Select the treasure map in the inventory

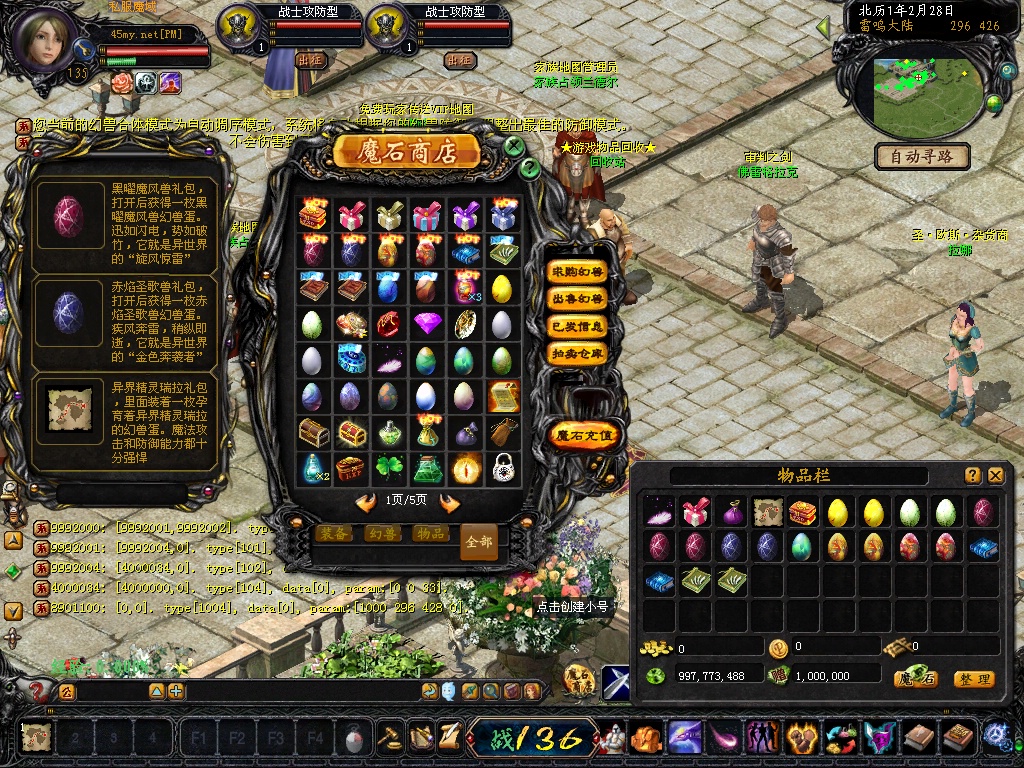pos(767,512)
